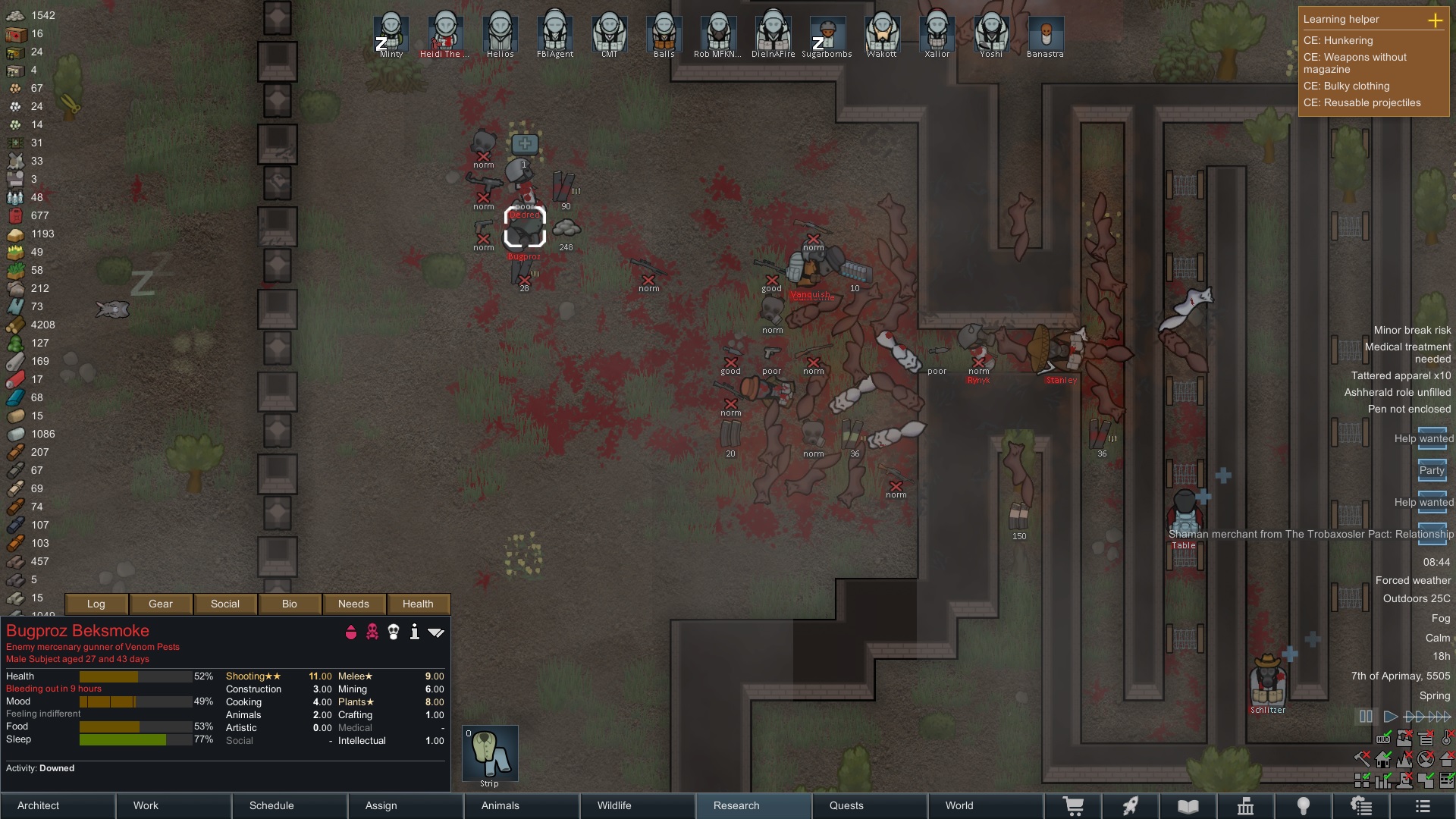Open the CE: Hunkering learning helper entry
1456x819 pixels.
click(1338, 40)
